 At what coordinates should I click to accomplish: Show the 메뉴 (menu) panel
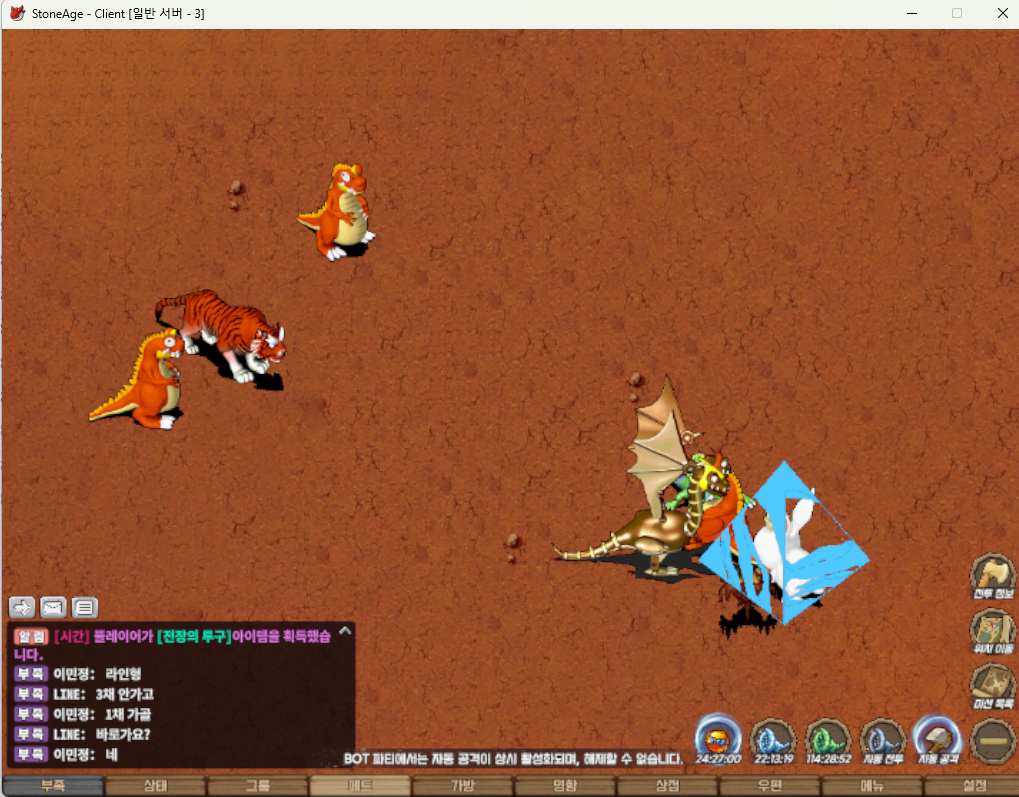click(872, 786)
